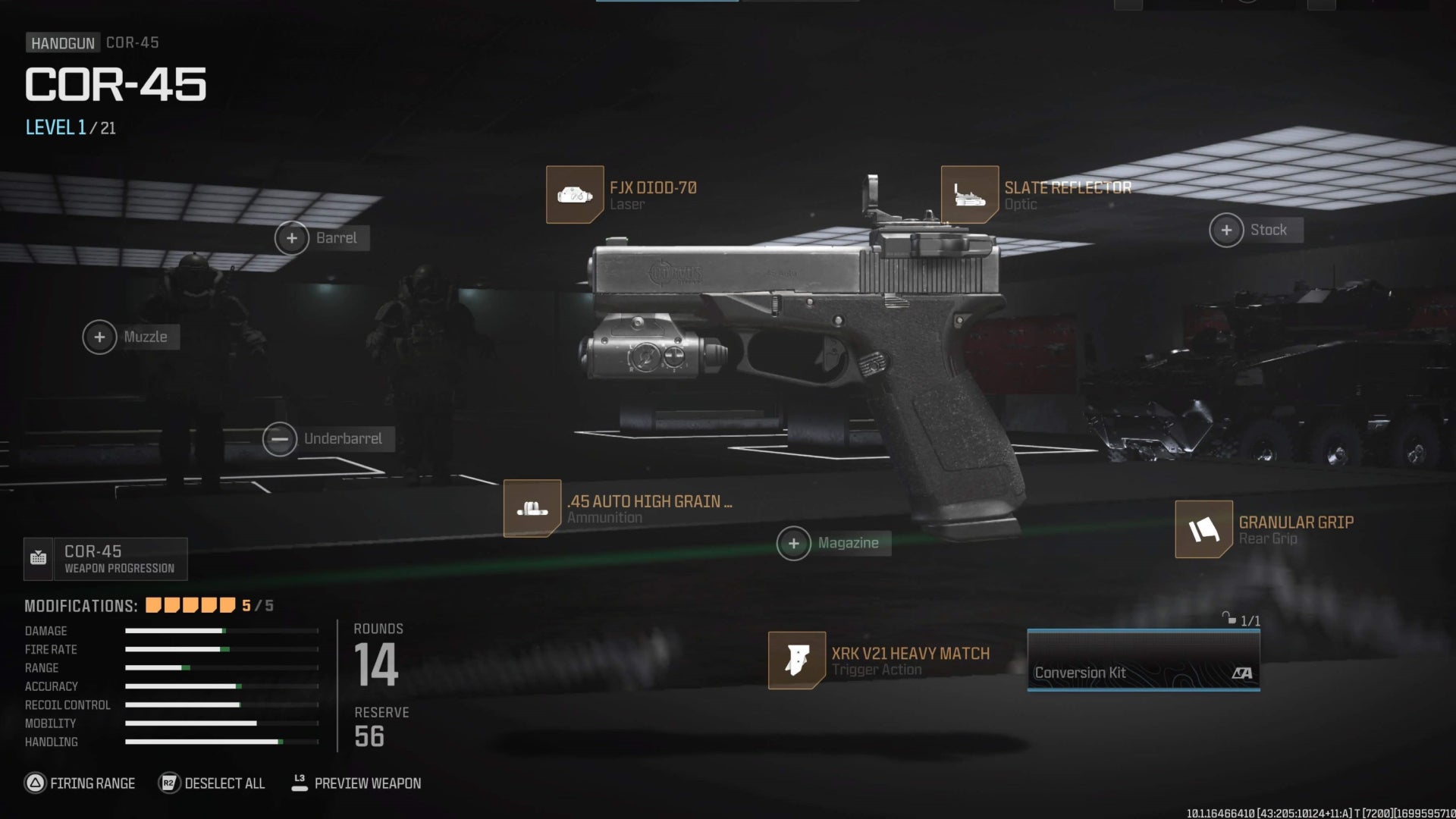
Task: Add a Barrel attachment
Action: (292, 238)
